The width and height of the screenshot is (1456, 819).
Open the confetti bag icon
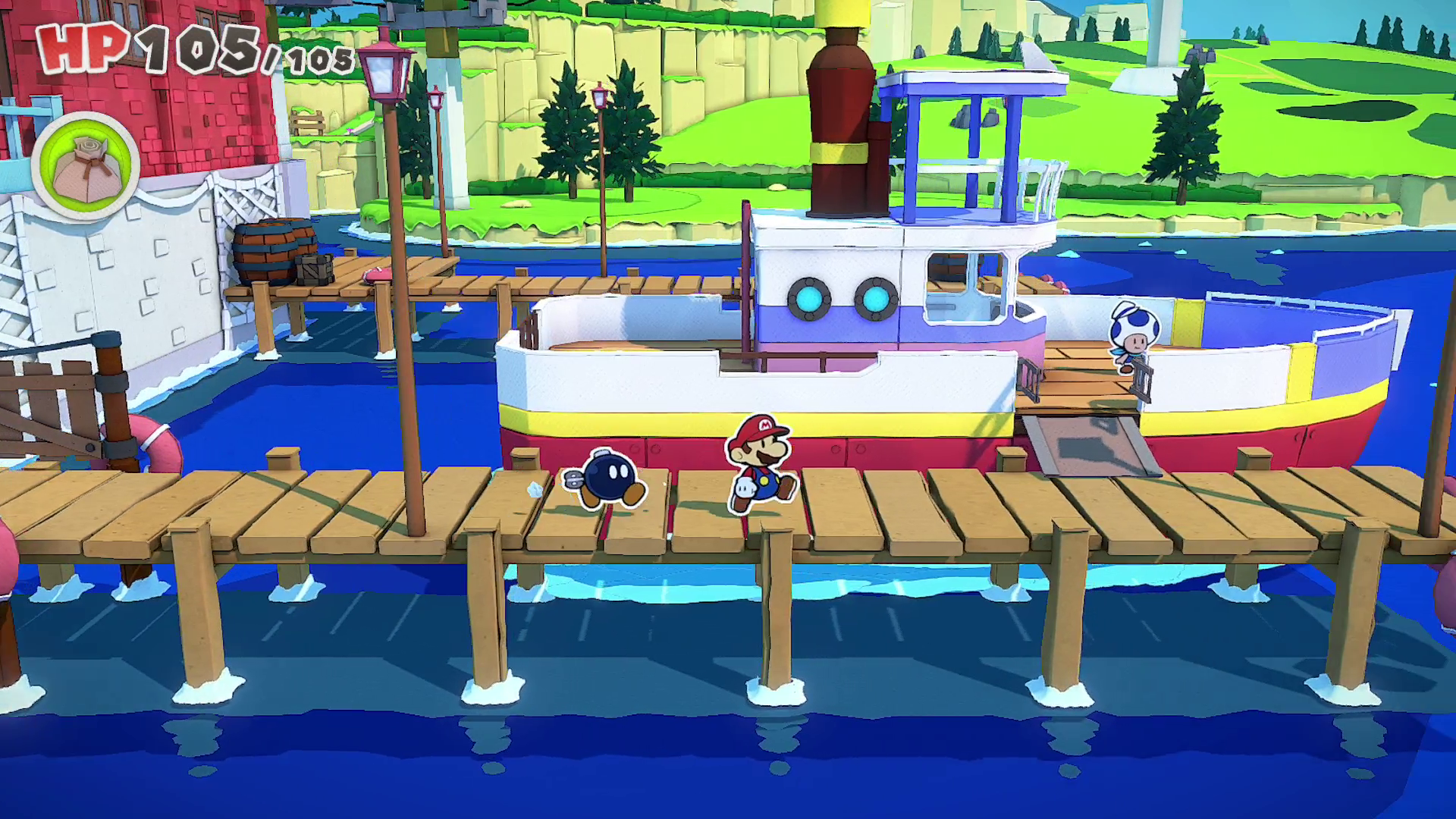(x=86, y=167)
